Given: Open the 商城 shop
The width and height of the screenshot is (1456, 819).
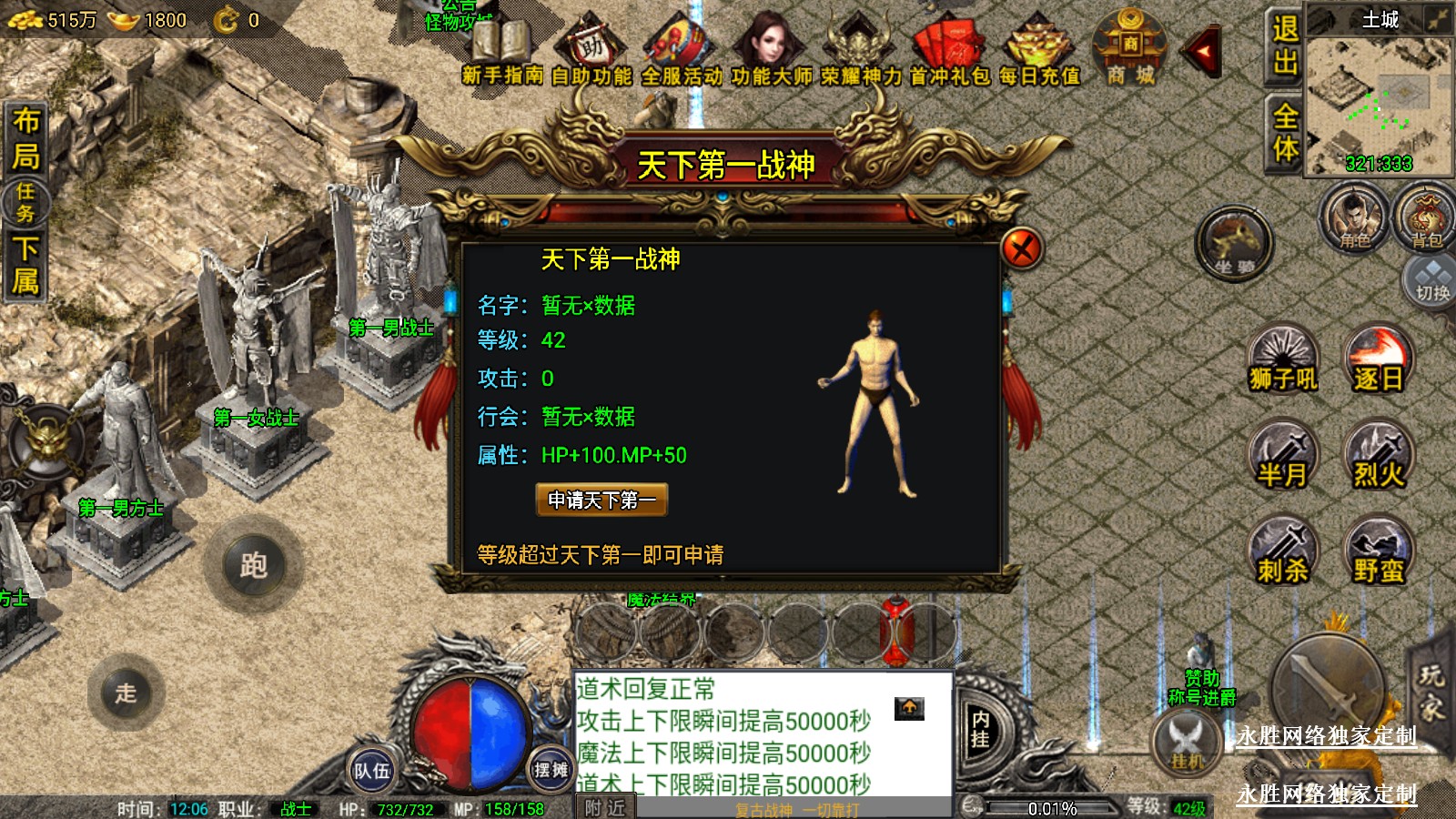Looking at the screenshot, I should coord(1129,50).
